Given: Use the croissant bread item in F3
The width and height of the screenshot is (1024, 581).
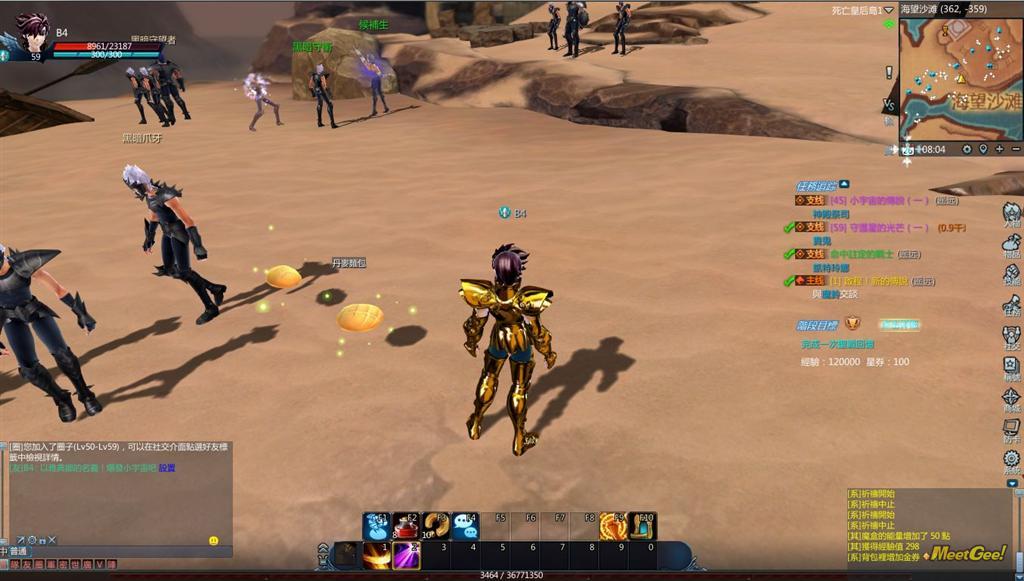Looking at the screenshot, I should click(436, 527).
